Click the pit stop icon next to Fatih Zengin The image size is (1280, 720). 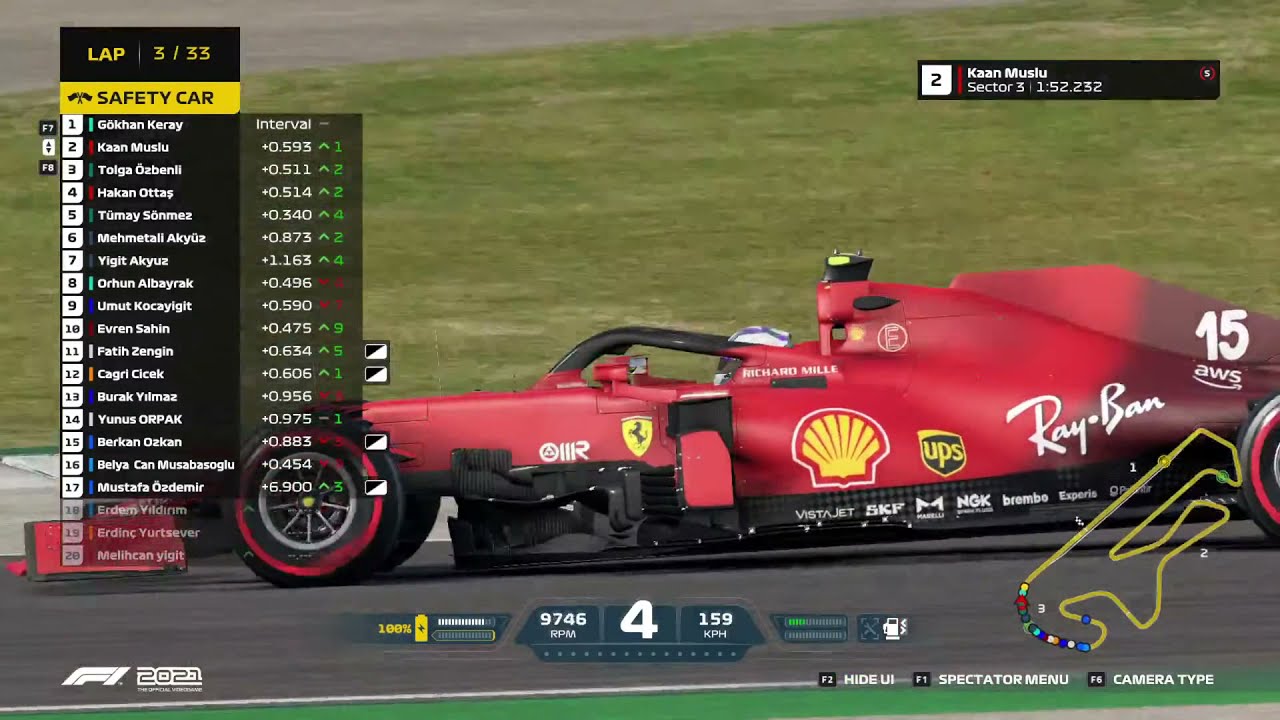pos(376,351)
